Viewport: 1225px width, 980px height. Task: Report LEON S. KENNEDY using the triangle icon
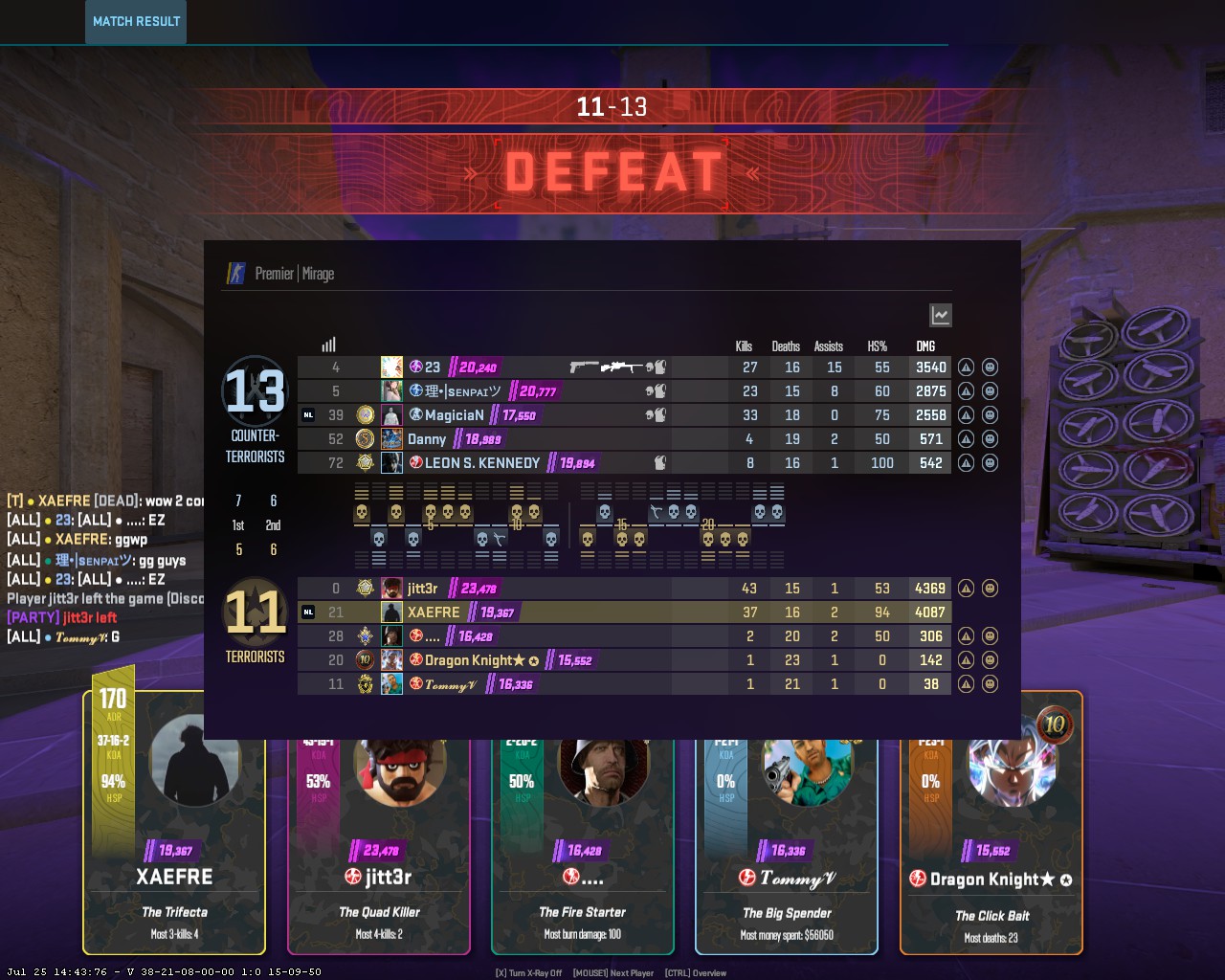(966, 463)
